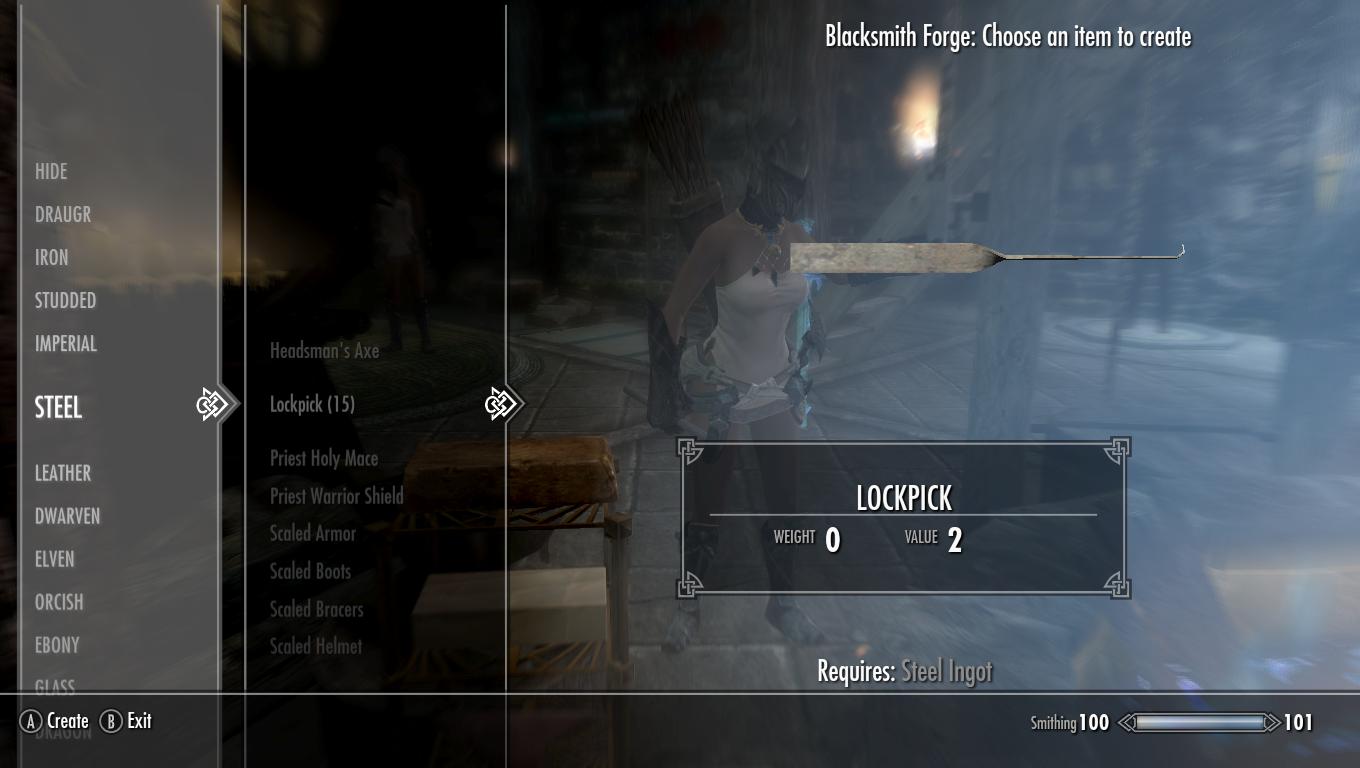
Task: Choose the Orcish category
Action: click(x=59, y=602)
